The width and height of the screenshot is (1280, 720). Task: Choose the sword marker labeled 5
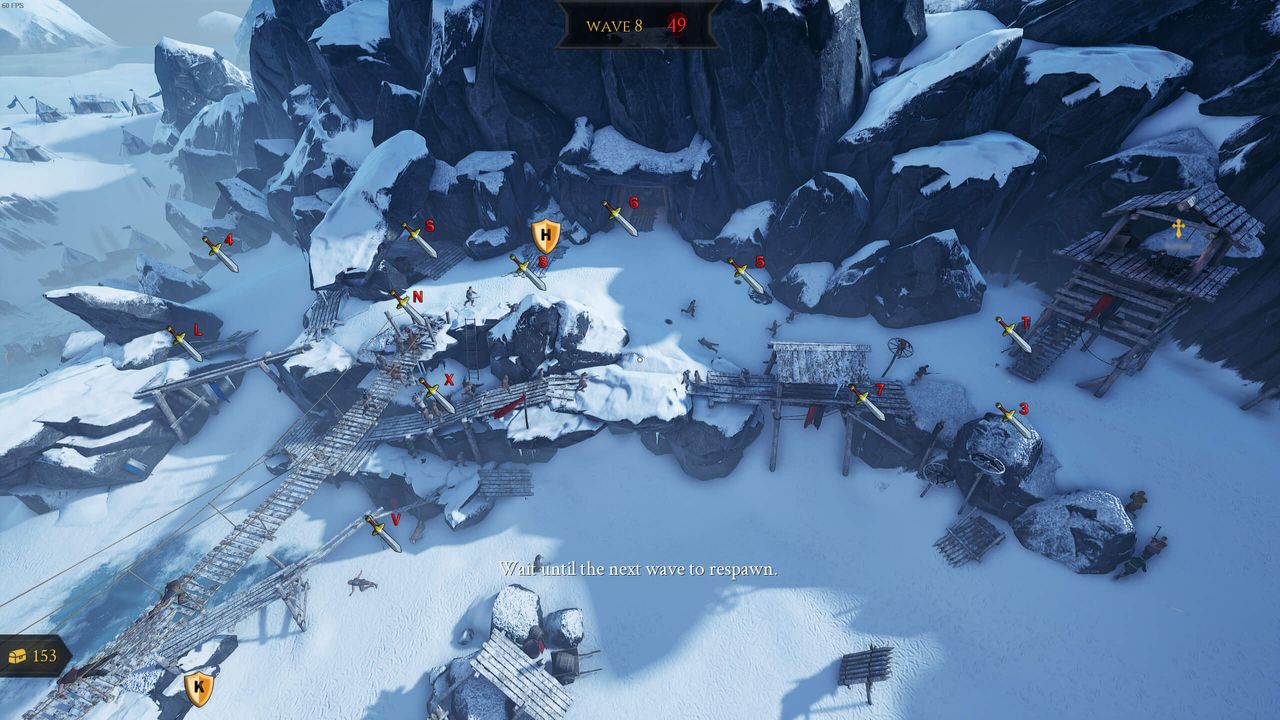tap(746, 276)
